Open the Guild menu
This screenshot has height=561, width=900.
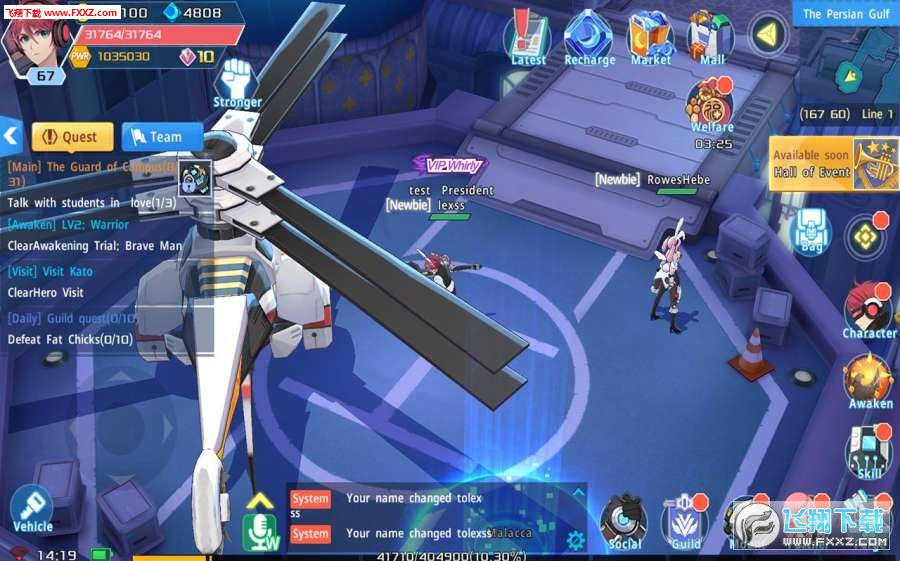coord(686,522)
